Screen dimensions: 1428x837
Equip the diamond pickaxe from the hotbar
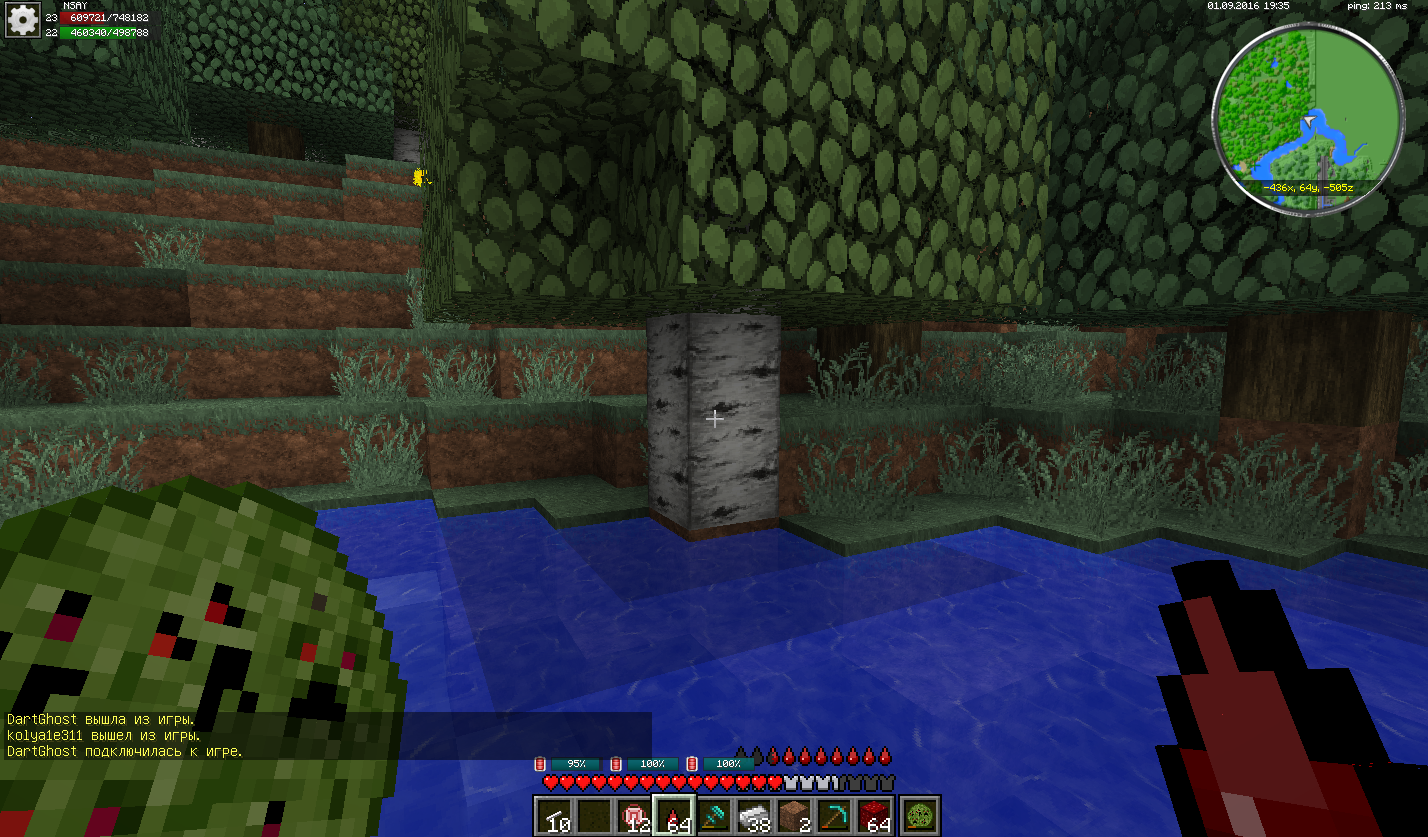tap(835, 816)
